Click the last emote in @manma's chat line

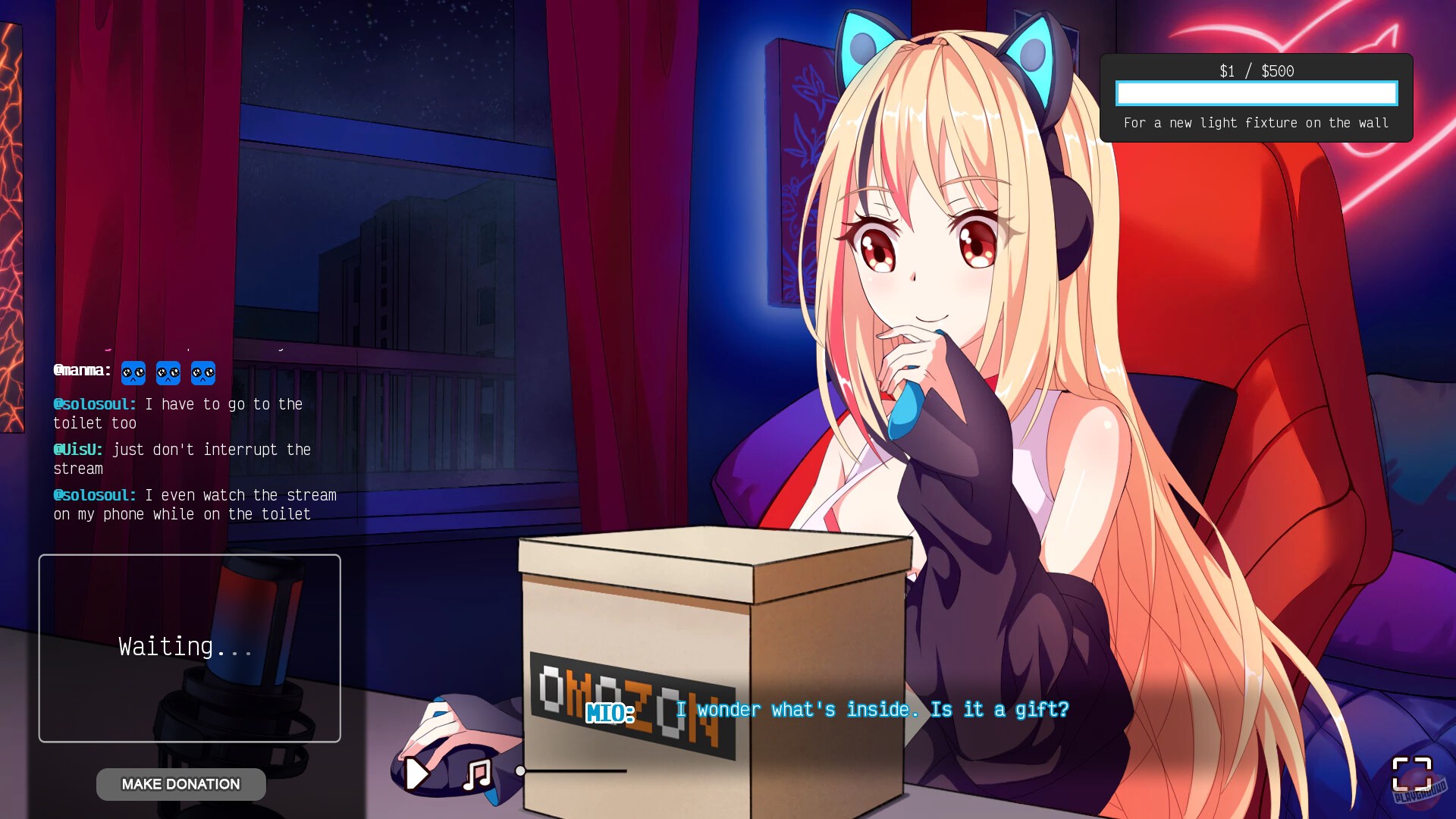[202, 373]
